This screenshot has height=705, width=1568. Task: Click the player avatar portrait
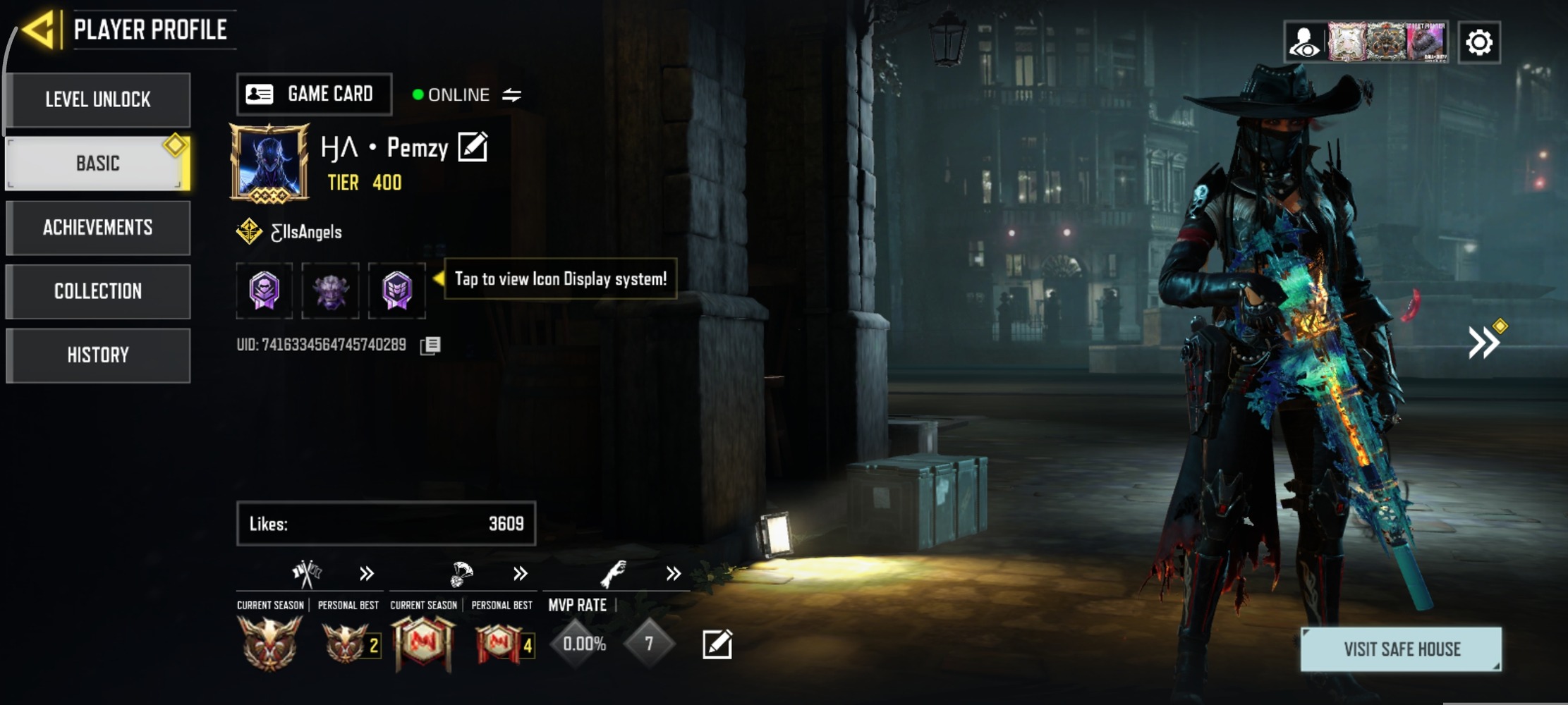tap(269, 163)
